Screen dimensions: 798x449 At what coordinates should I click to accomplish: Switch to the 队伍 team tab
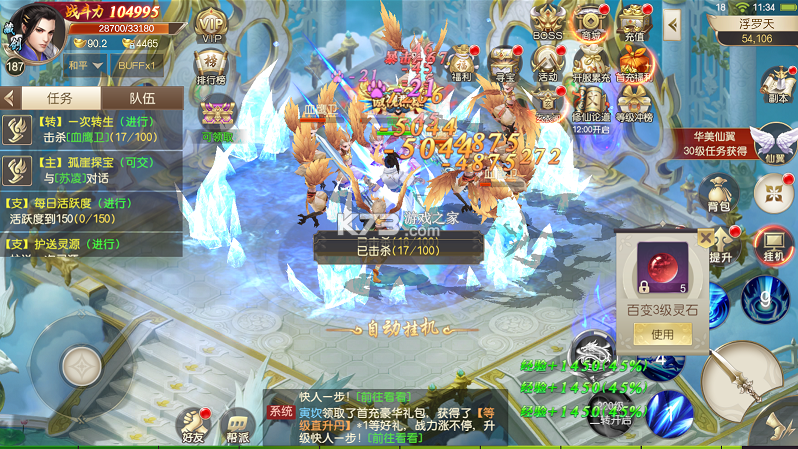(142, 98)
